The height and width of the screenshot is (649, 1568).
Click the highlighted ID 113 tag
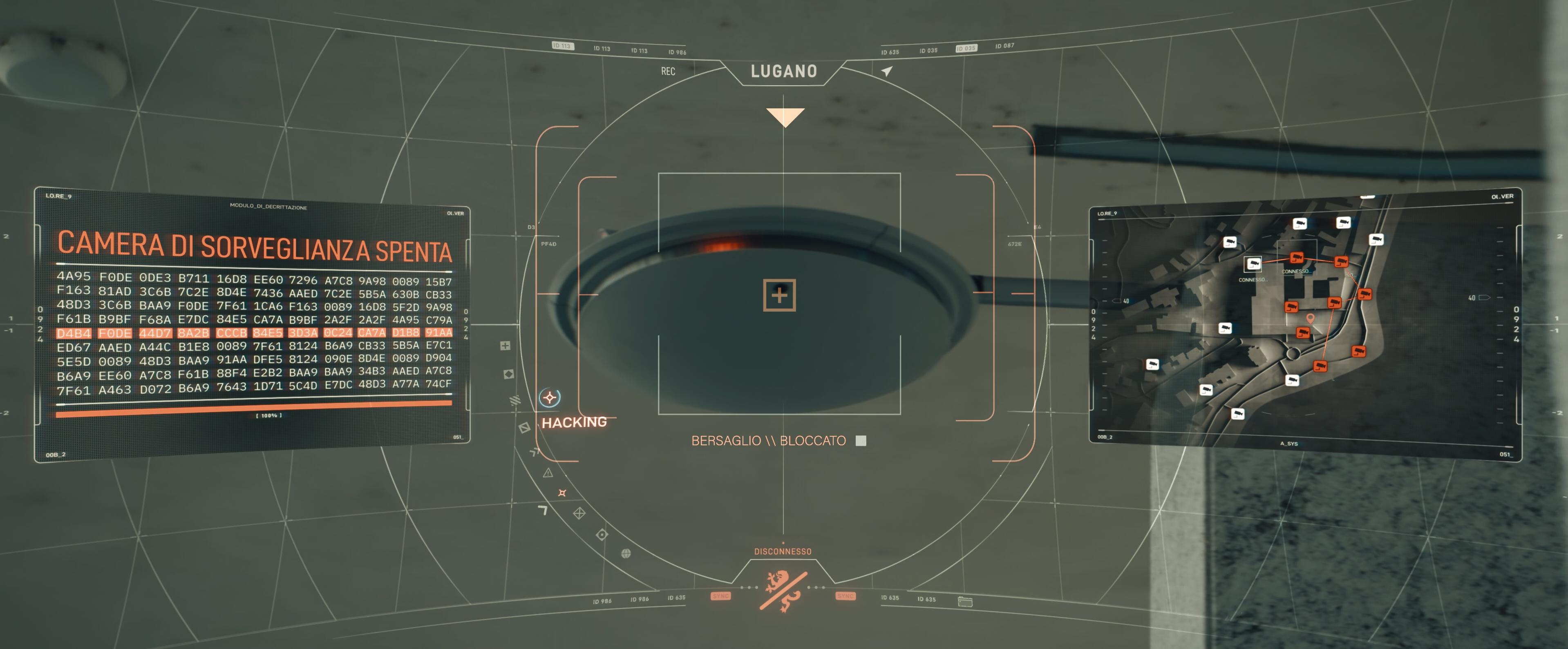click(x=562, y=46)
